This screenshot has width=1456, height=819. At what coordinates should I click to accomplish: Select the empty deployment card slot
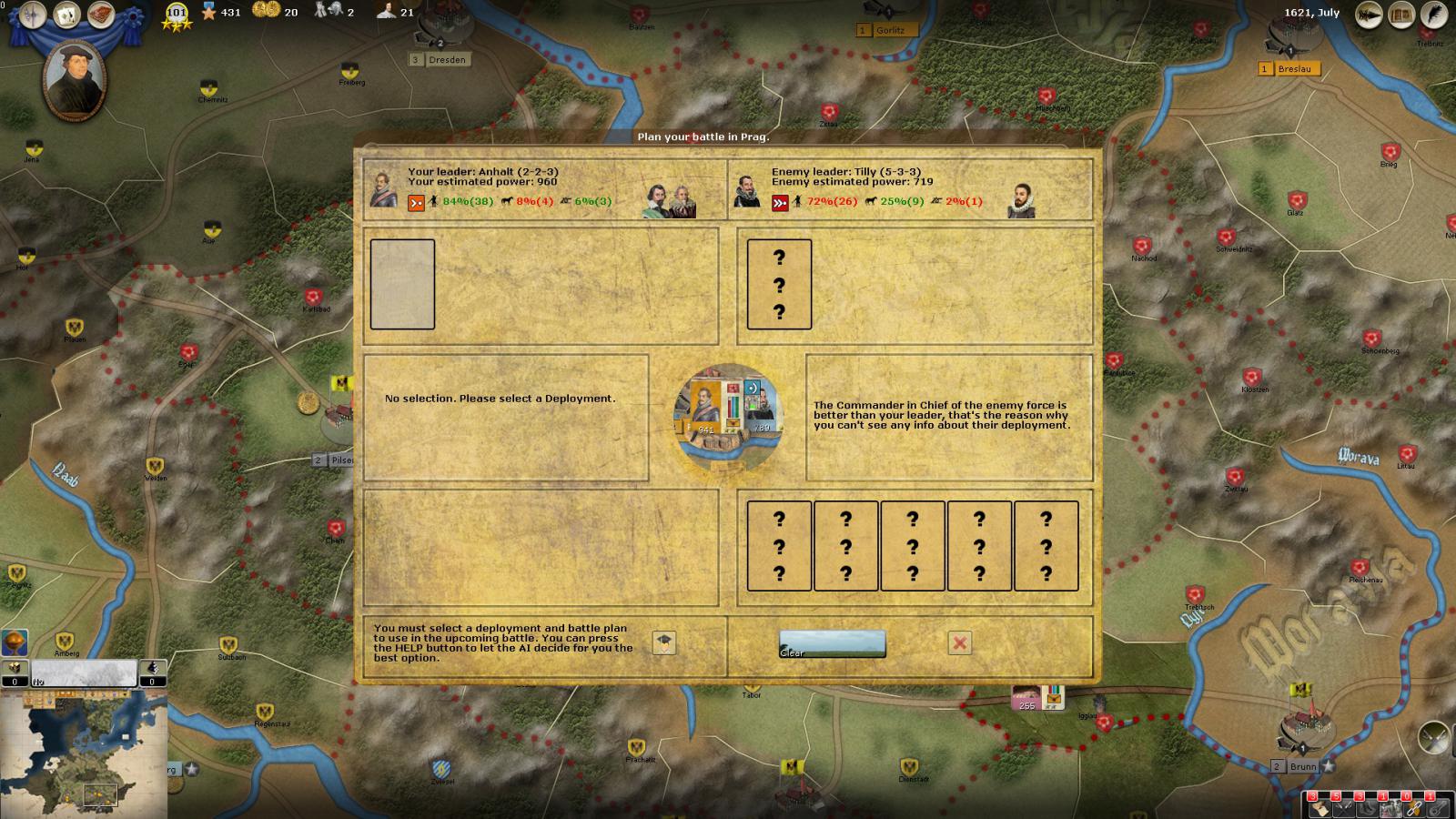click(402, 284)
